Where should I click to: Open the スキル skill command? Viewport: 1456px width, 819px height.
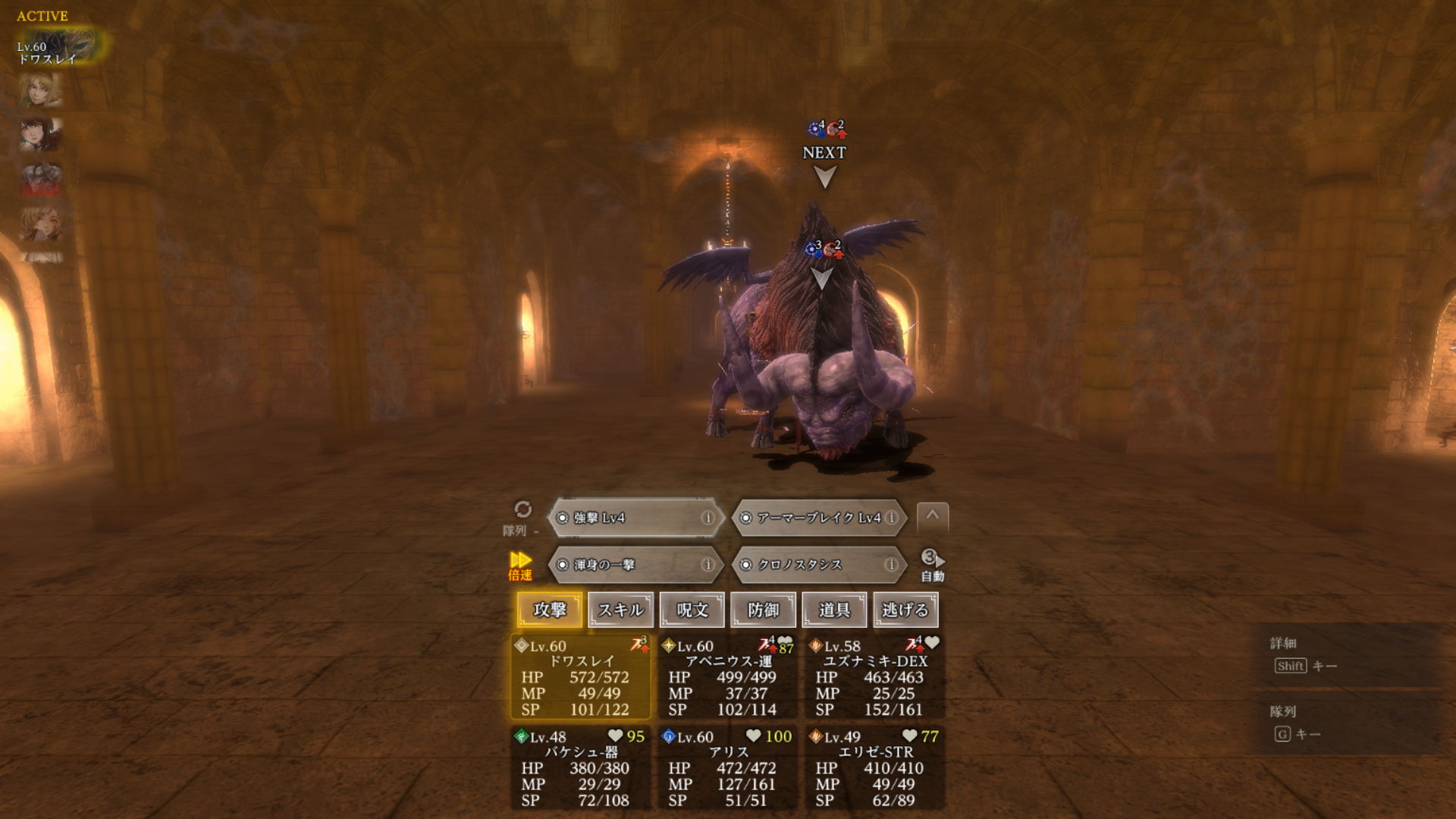[x=620, y=610]
